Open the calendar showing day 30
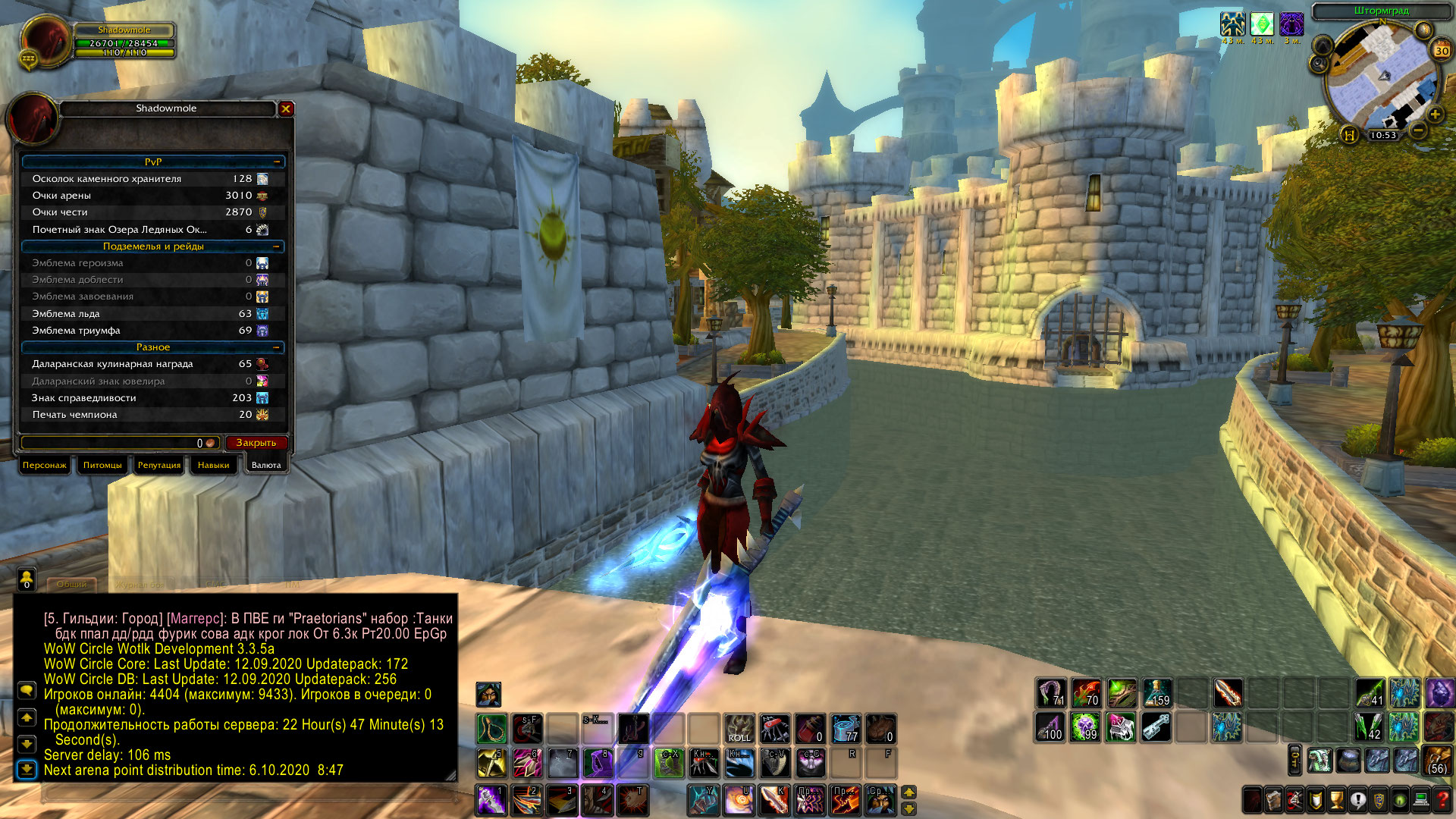 1441,51
